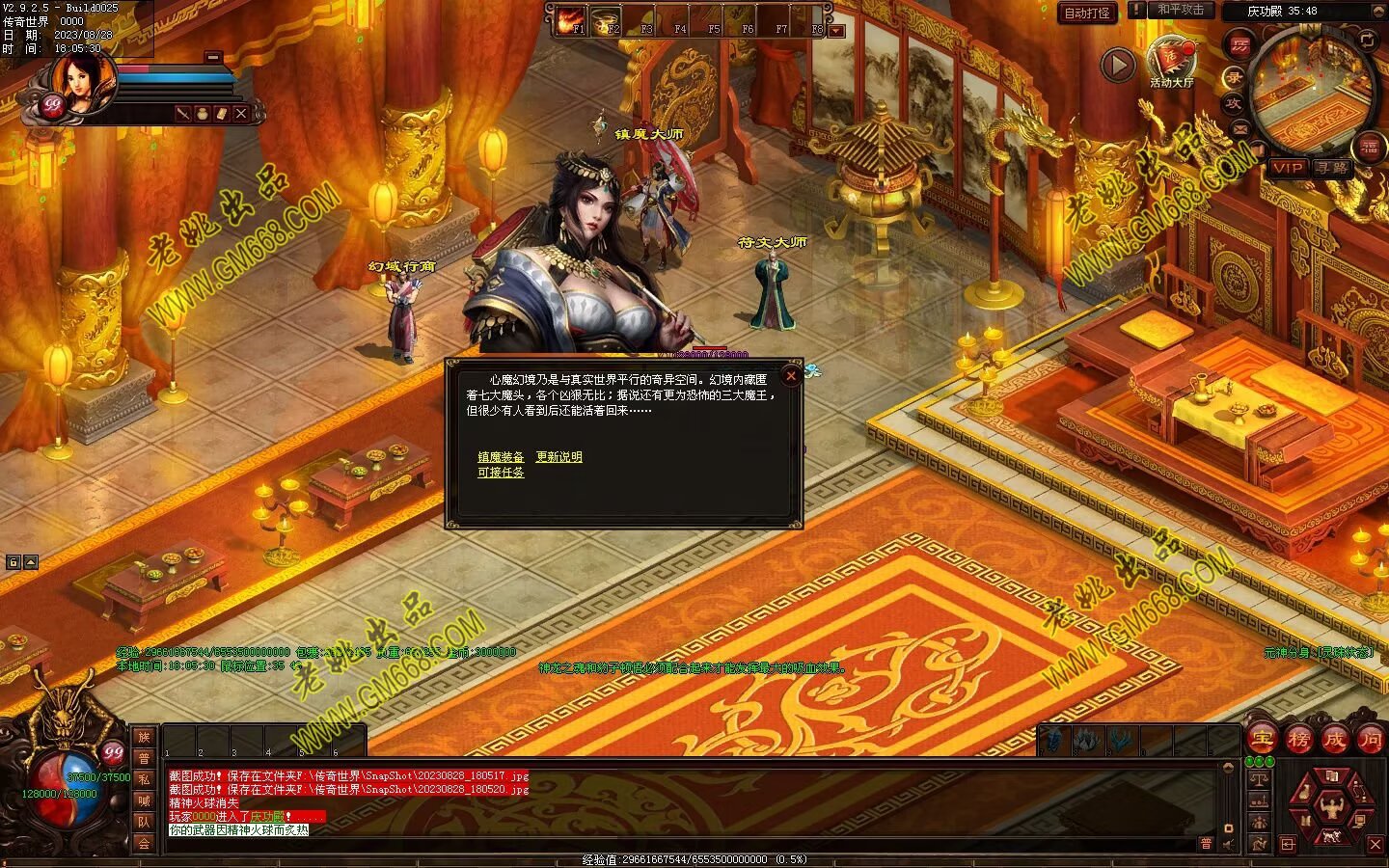Toggle the 自动打怪 auto-fight button
Image resolution: width=1389 pixels, height=868 pixels.
point(1087,14)
